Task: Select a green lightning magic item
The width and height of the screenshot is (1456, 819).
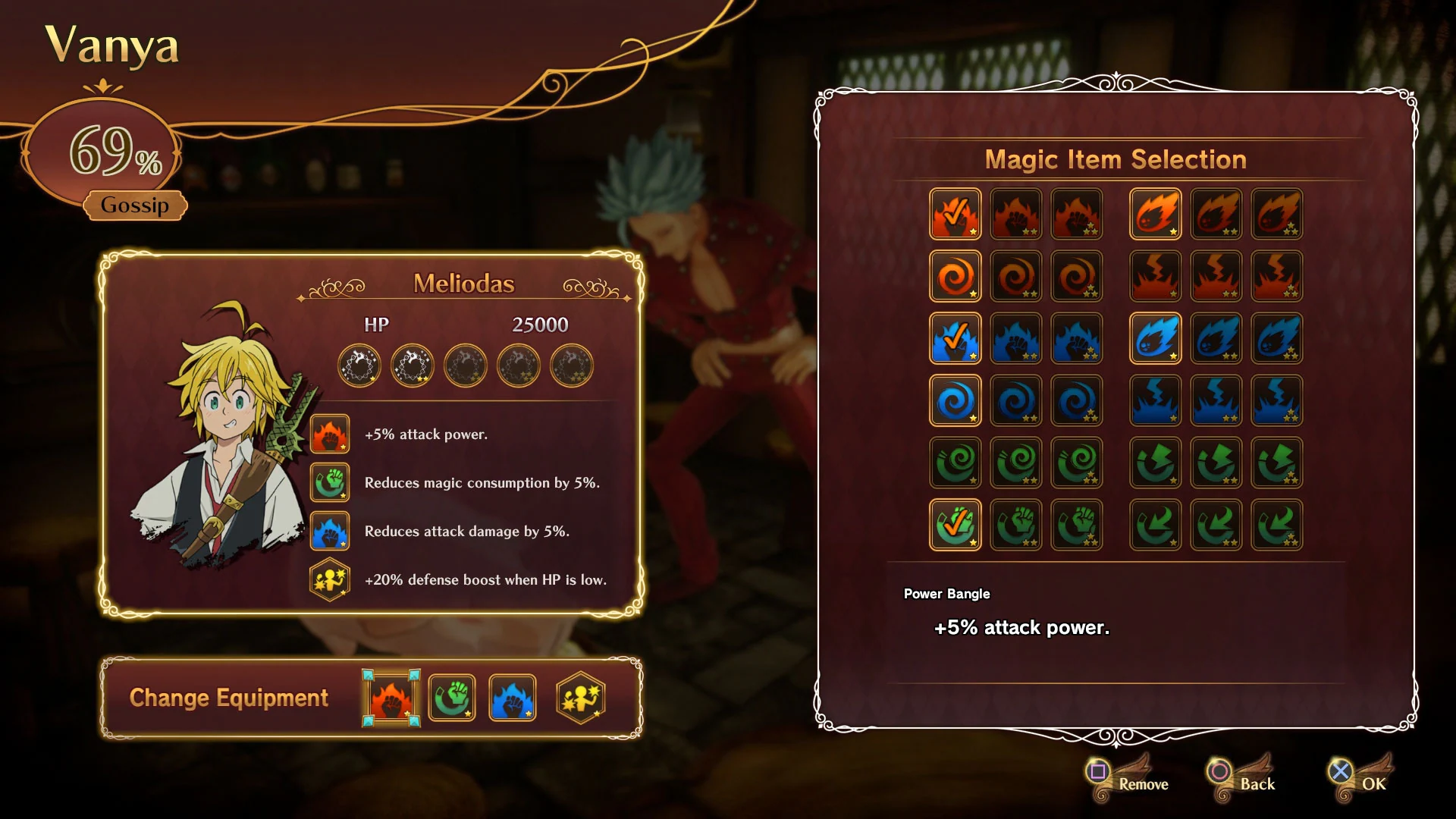Action: click(1155, 463)
